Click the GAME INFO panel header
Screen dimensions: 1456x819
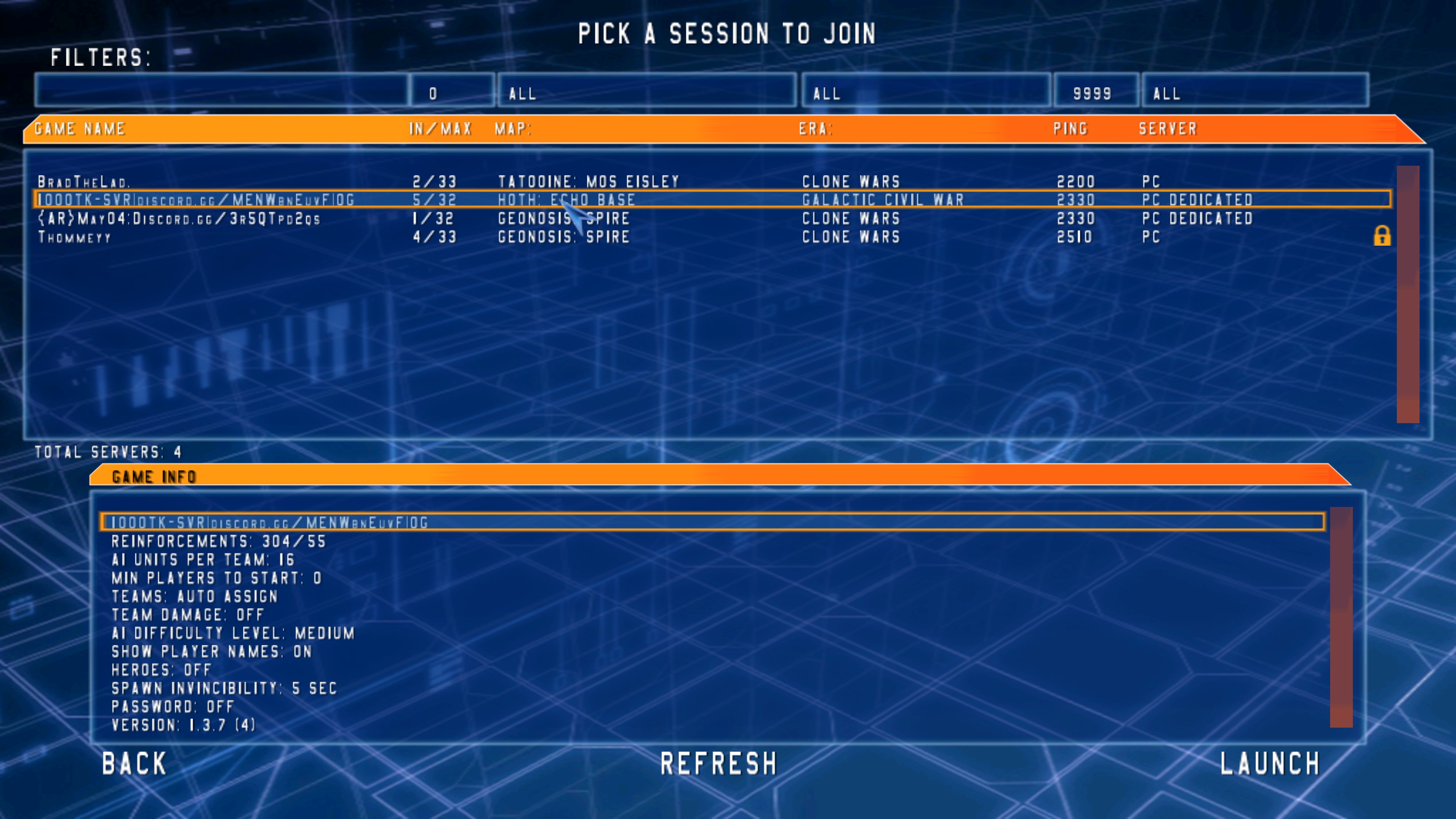click(152, 477)
